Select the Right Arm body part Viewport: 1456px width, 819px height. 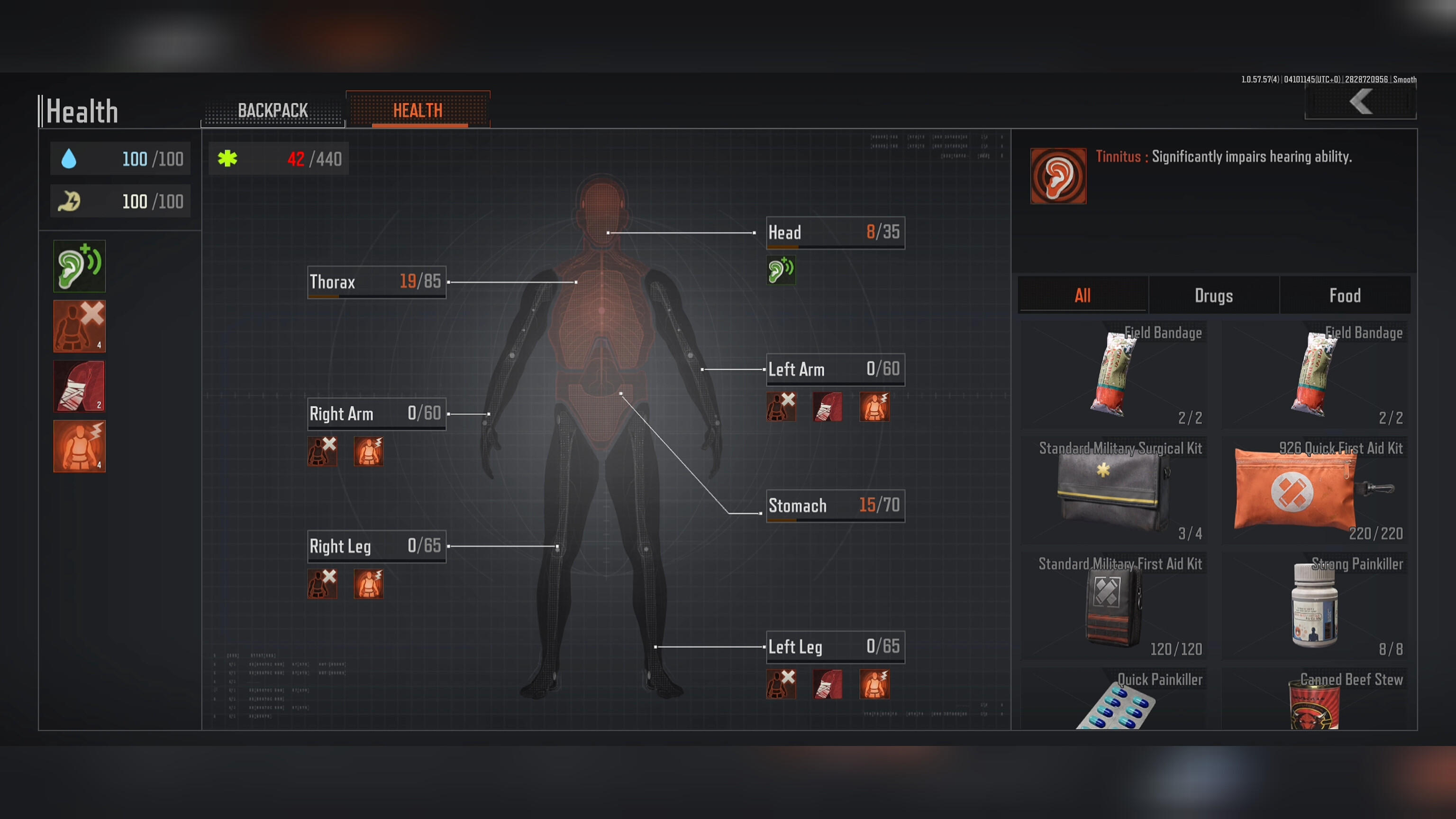point(376,414)
